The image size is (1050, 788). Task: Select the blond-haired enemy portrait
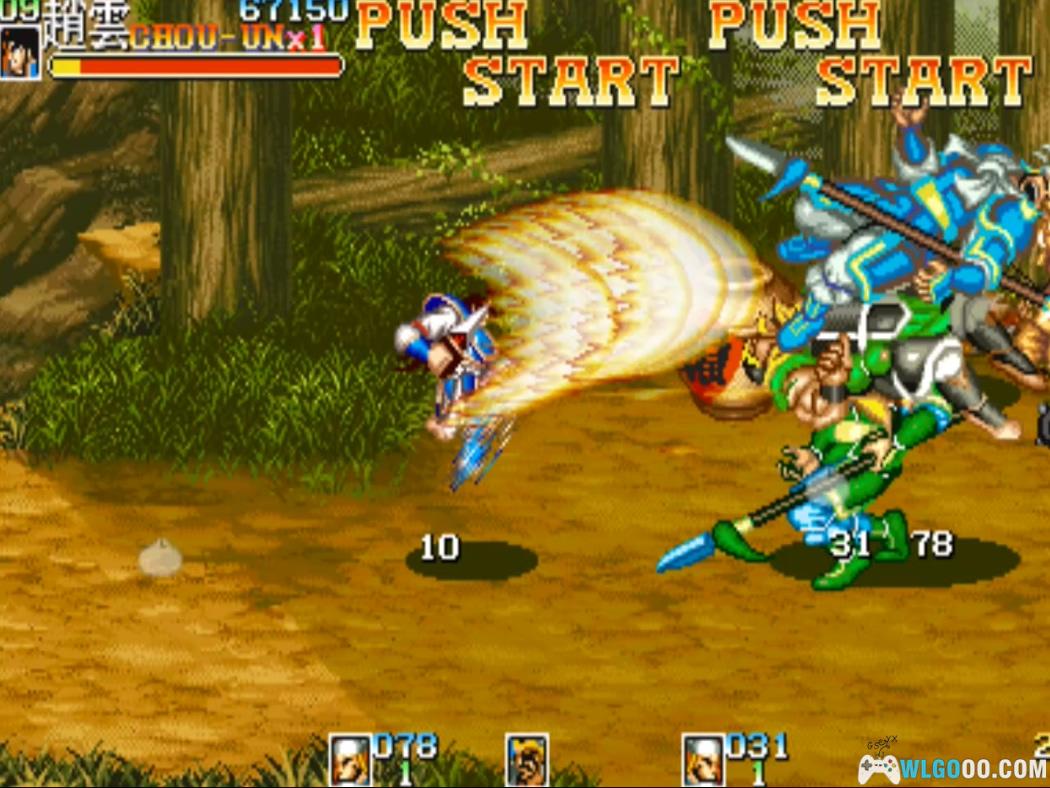tap(526, 760)
